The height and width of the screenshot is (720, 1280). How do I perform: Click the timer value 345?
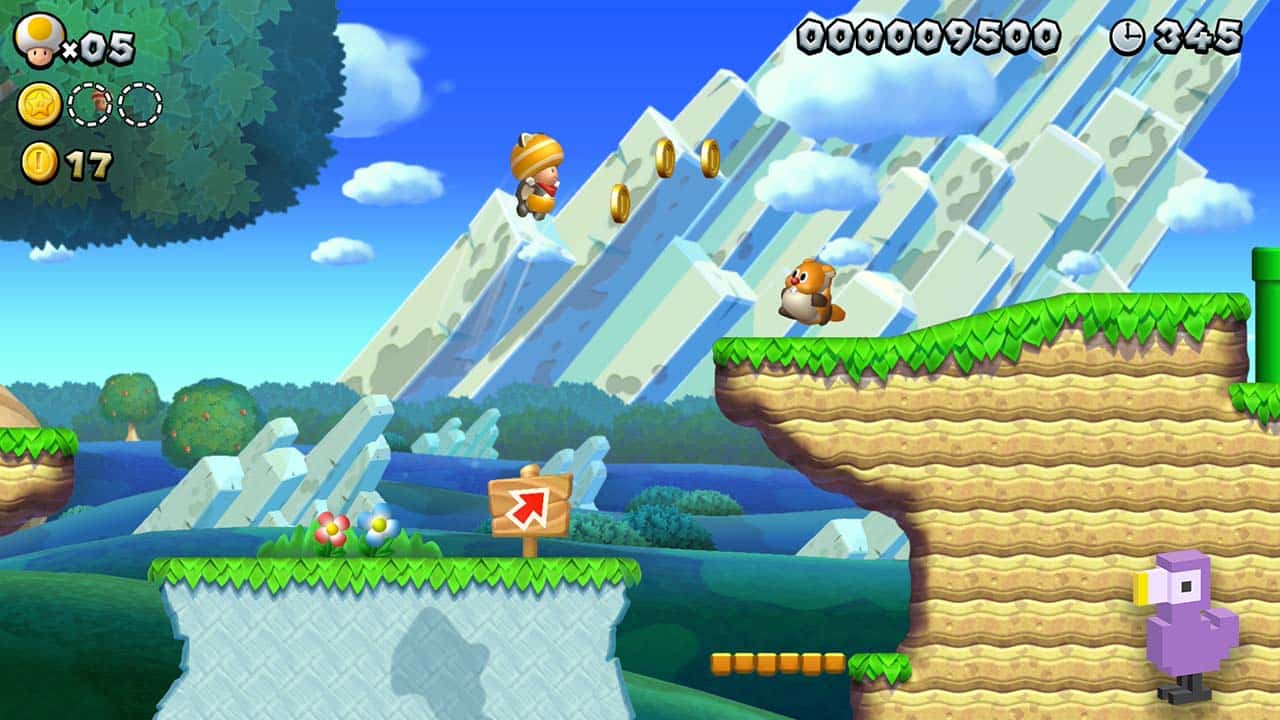pyautogui.click(x=1198, y=38)
